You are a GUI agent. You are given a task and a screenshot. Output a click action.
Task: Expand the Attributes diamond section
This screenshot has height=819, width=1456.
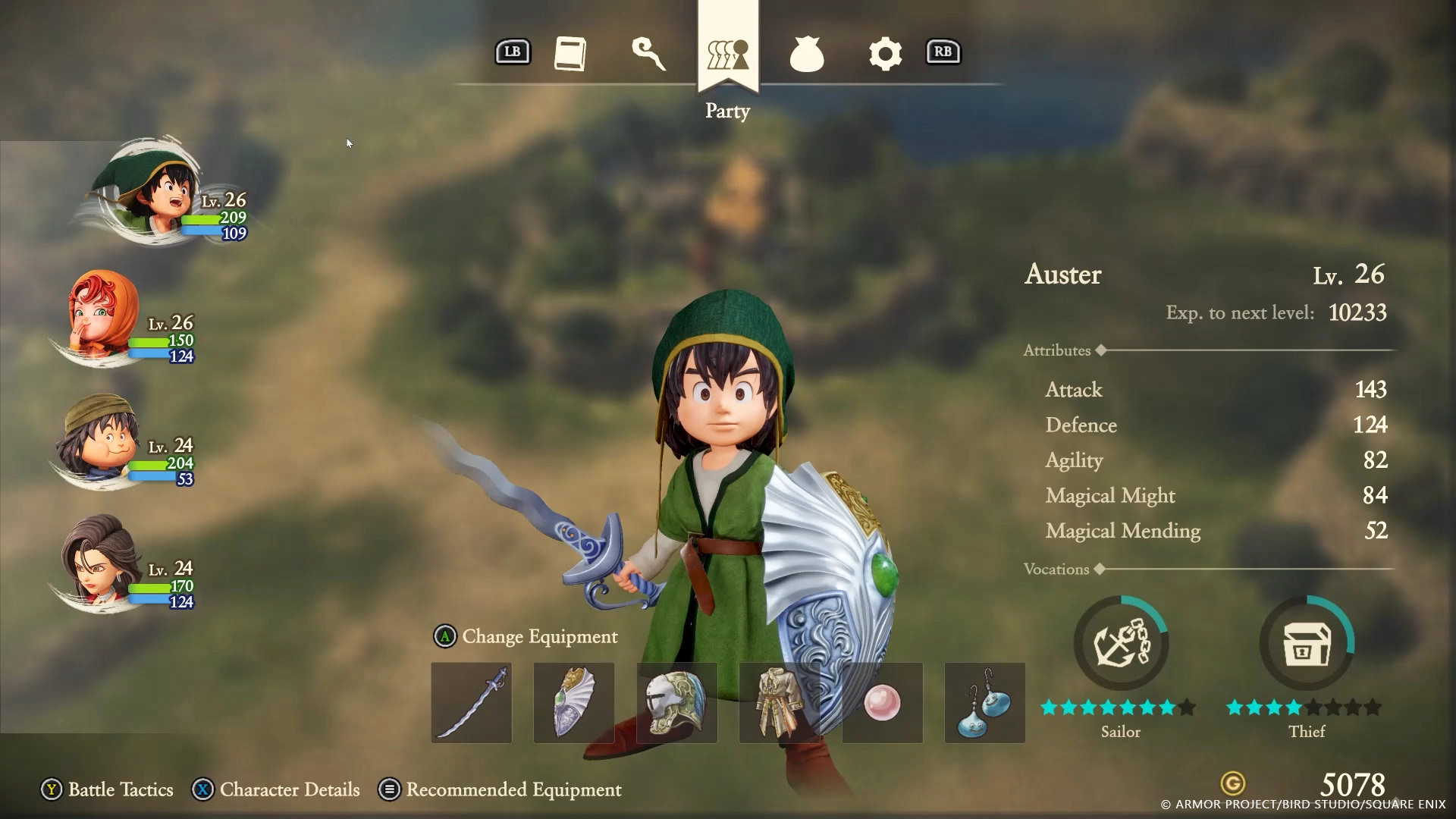pyautogui.click(x=1101, y=350)
